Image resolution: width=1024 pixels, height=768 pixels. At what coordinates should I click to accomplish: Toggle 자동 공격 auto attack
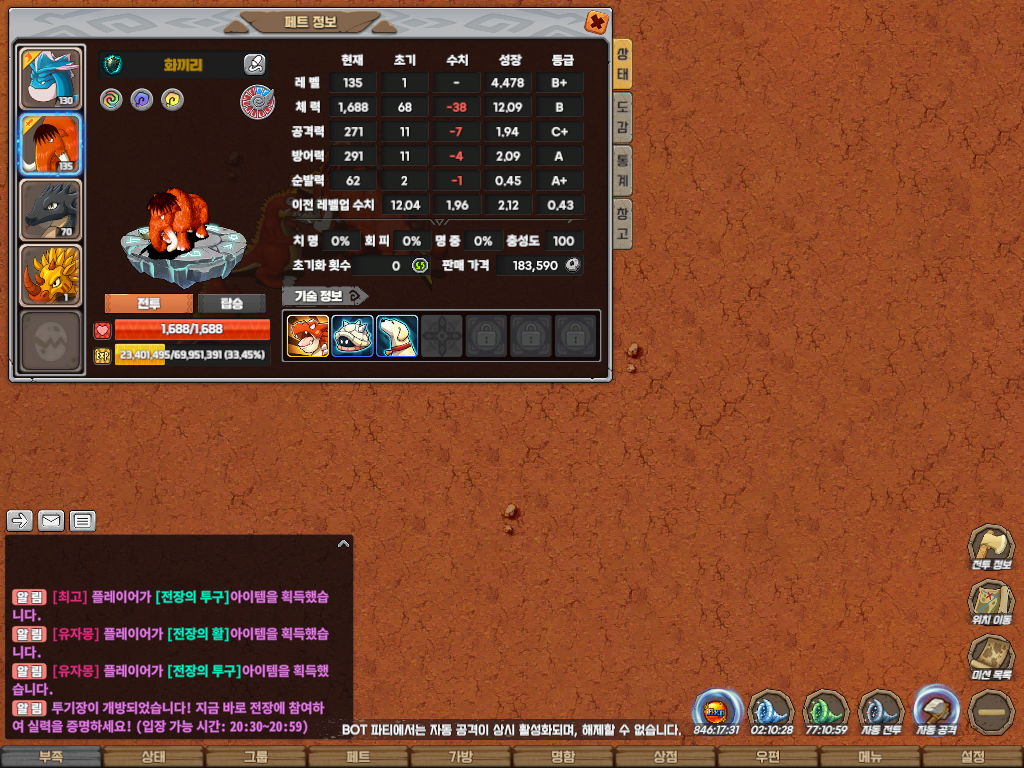pyautogui.click(x=936, y=710)
